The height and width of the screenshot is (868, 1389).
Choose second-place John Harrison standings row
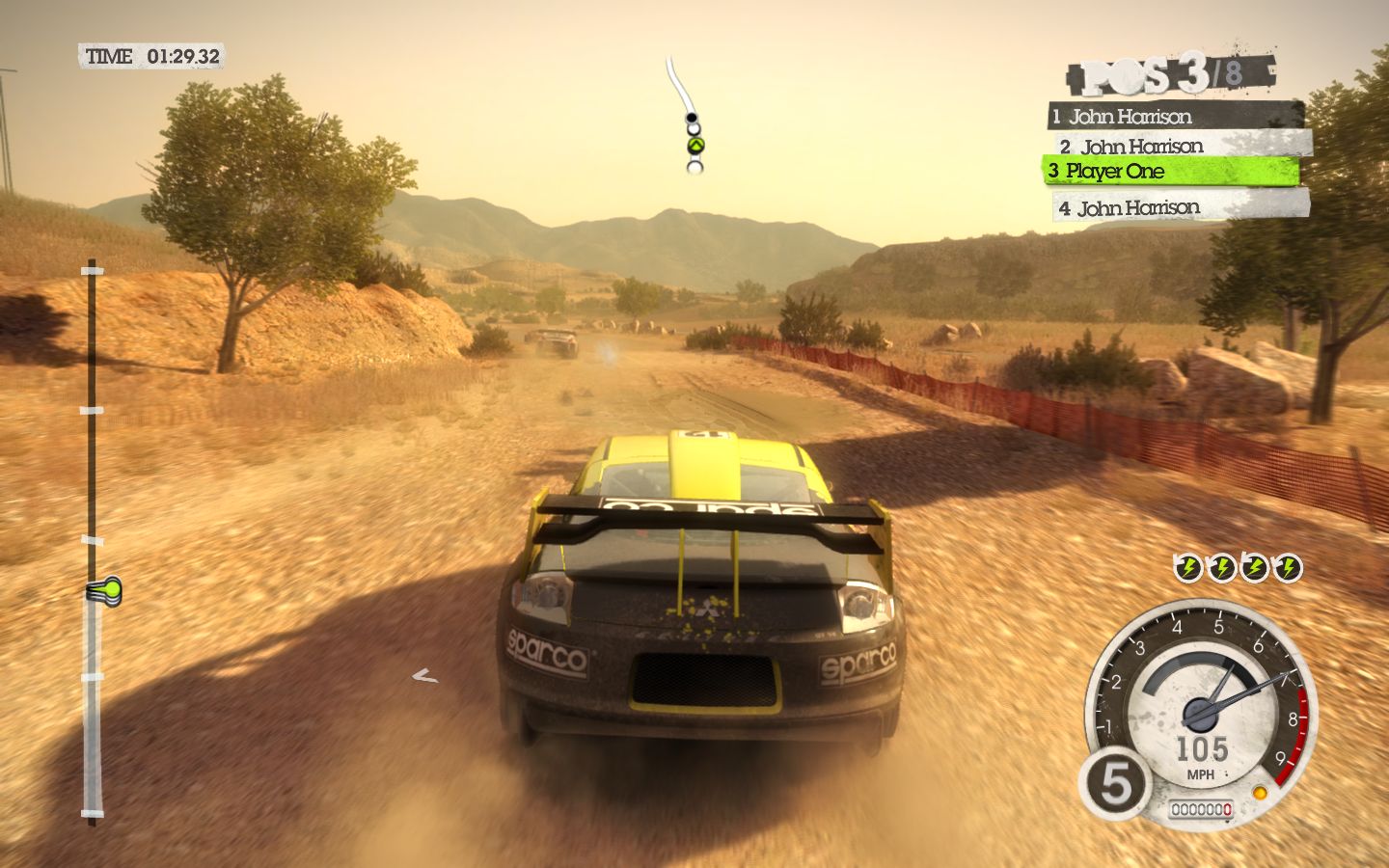pyautogui.click(x=1183, y=146)
